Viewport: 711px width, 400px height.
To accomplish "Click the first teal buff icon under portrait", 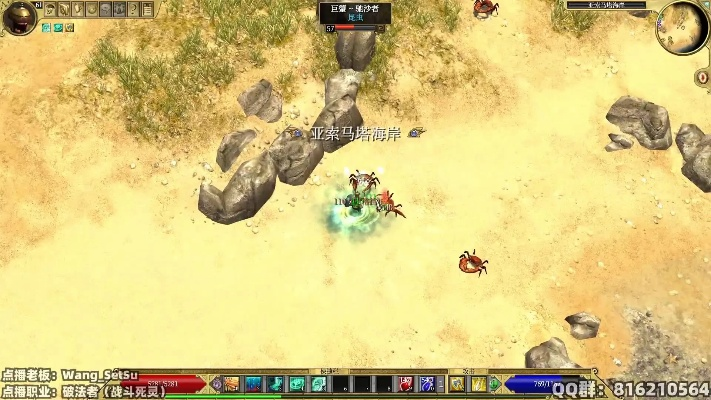I will (x=47, y=28).
